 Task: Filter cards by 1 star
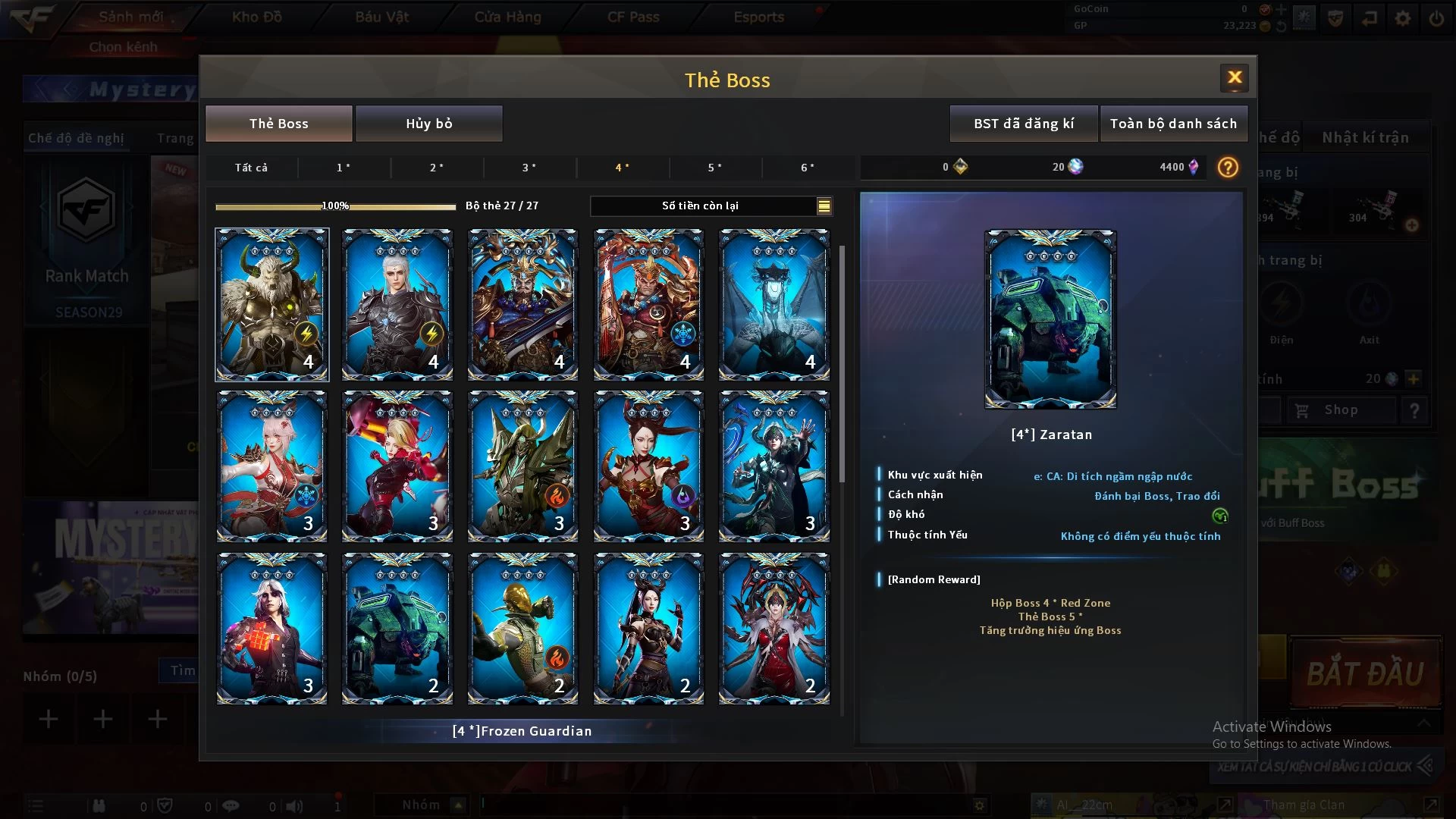344,168
